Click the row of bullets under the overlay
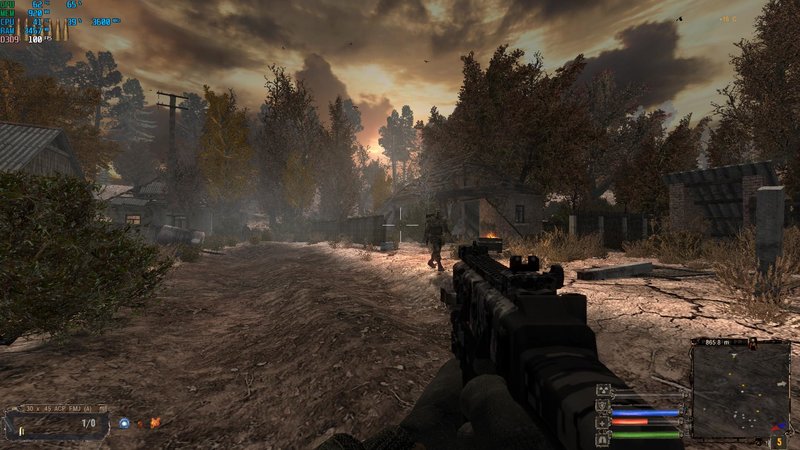800x450 pixels. click(x=42, y=31)
